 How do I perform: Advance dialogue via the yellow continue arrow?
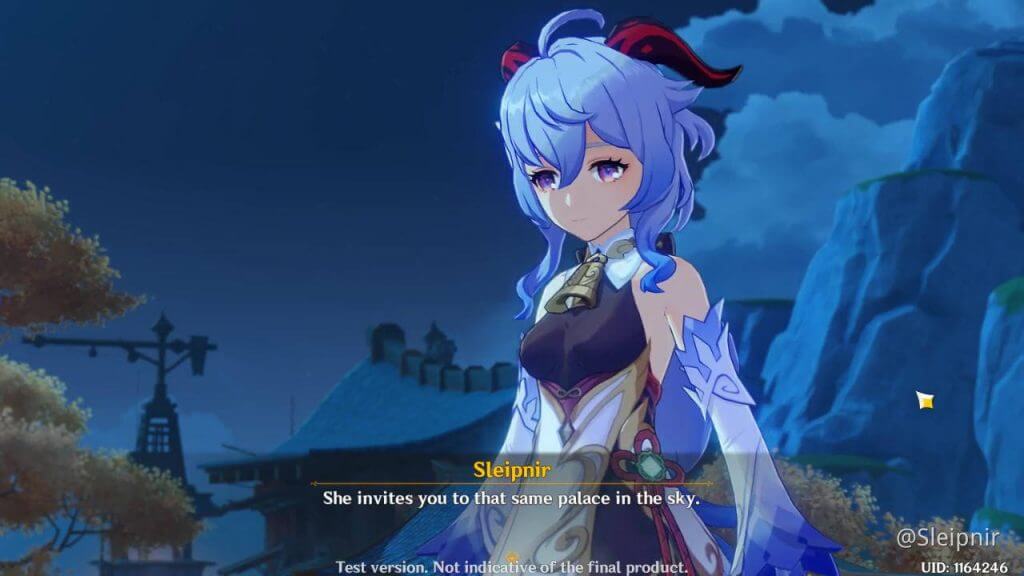click(x=512, y=558)
